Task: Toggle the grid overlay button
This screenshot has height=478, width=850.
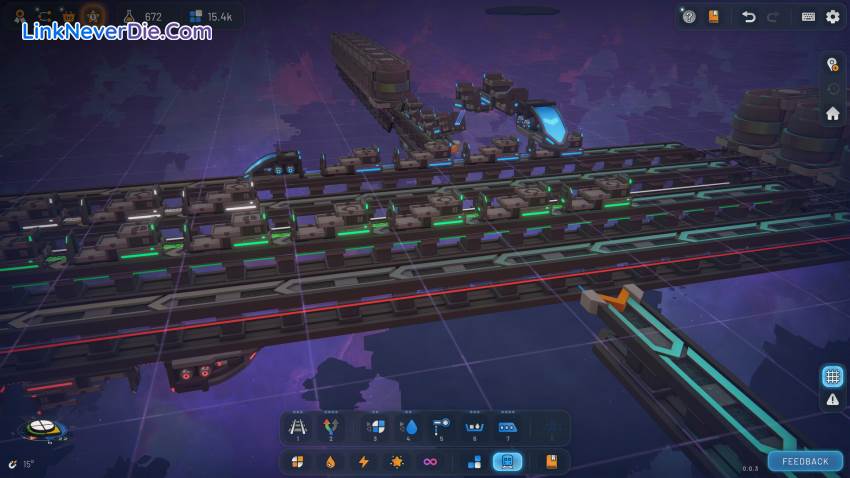Action: (x=832, y=376)
